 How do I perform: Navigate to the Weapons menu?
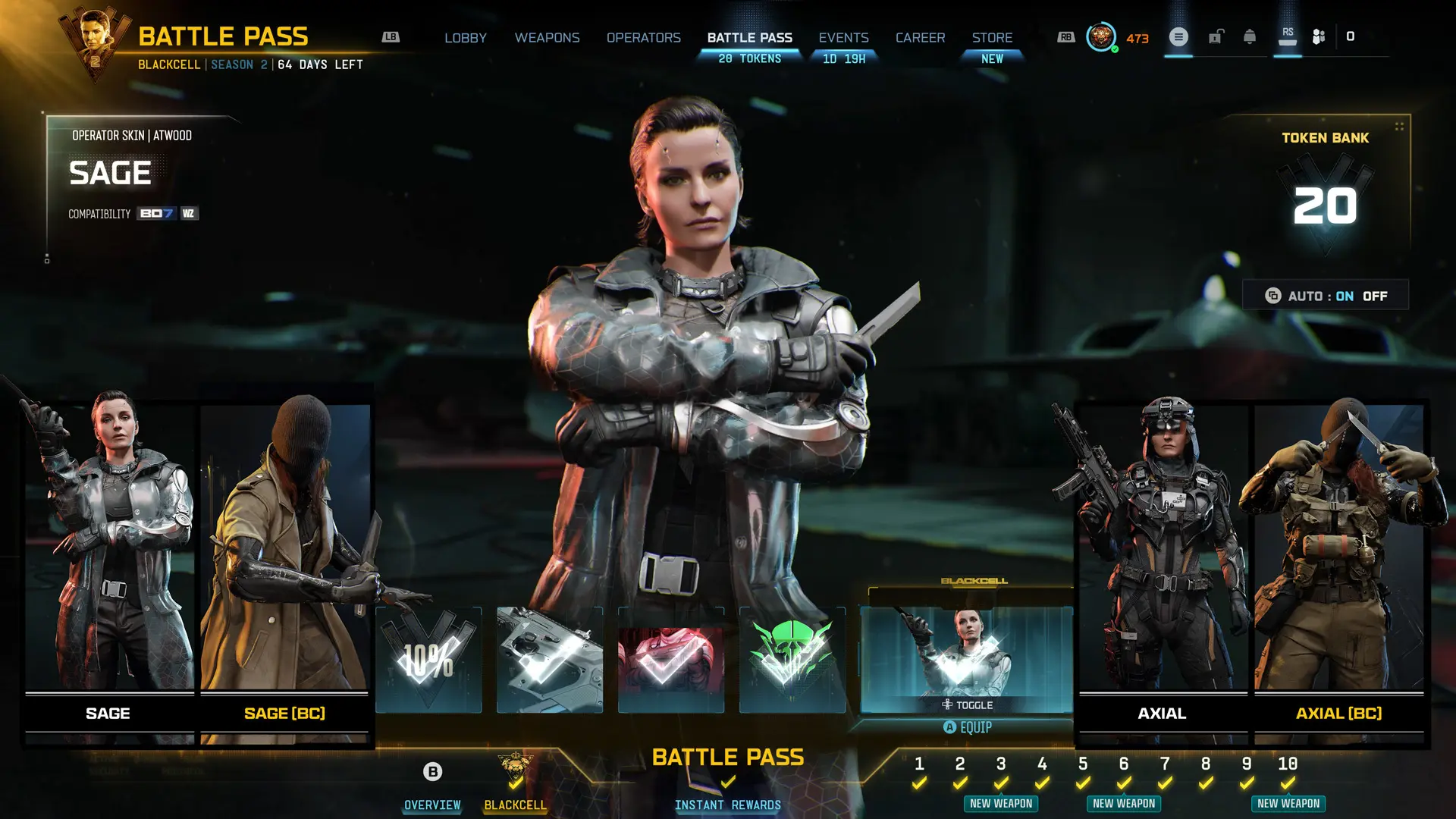548,37
